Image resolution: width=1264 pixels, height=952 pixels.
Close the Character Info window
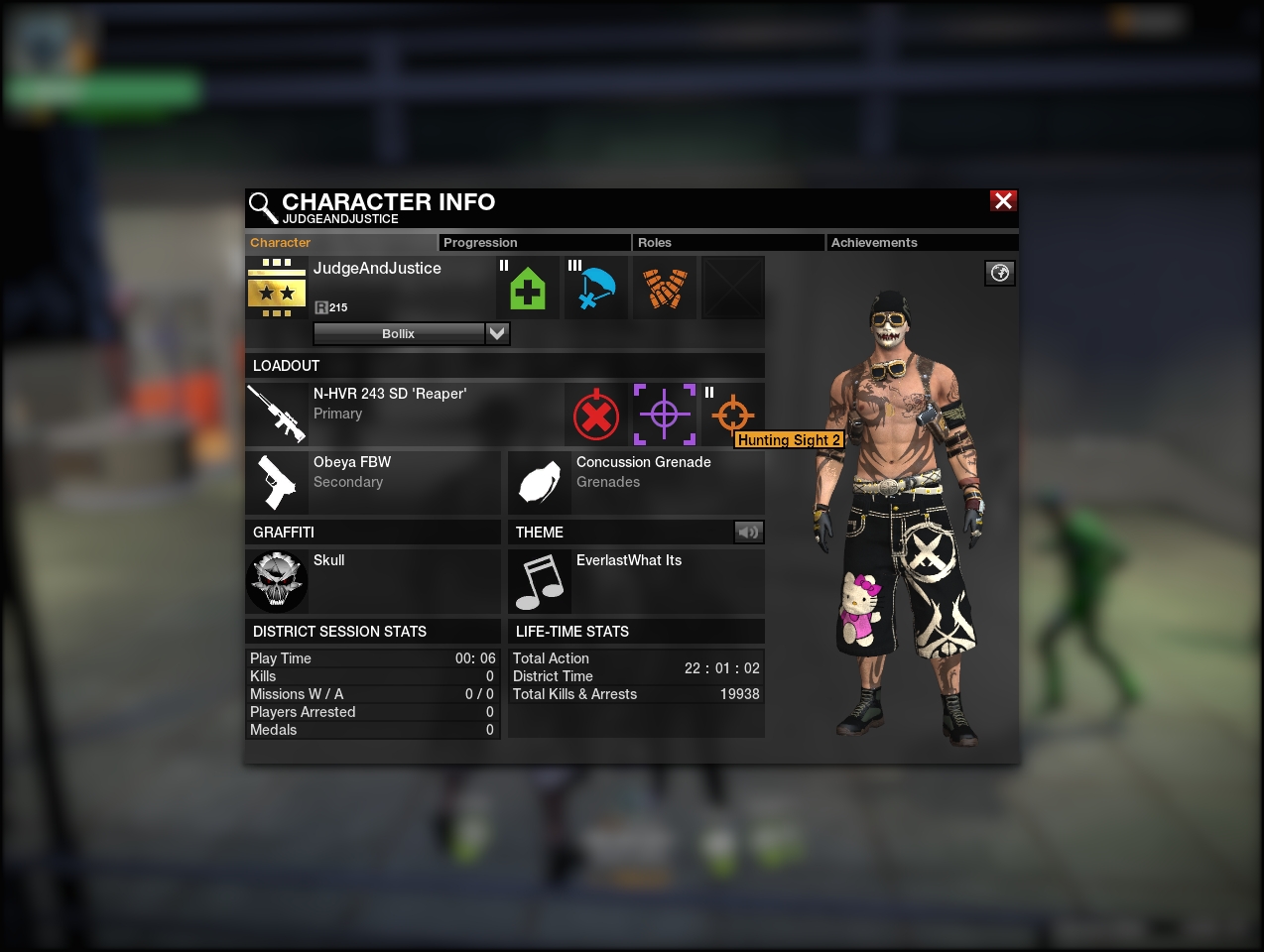click(1003, 201)
